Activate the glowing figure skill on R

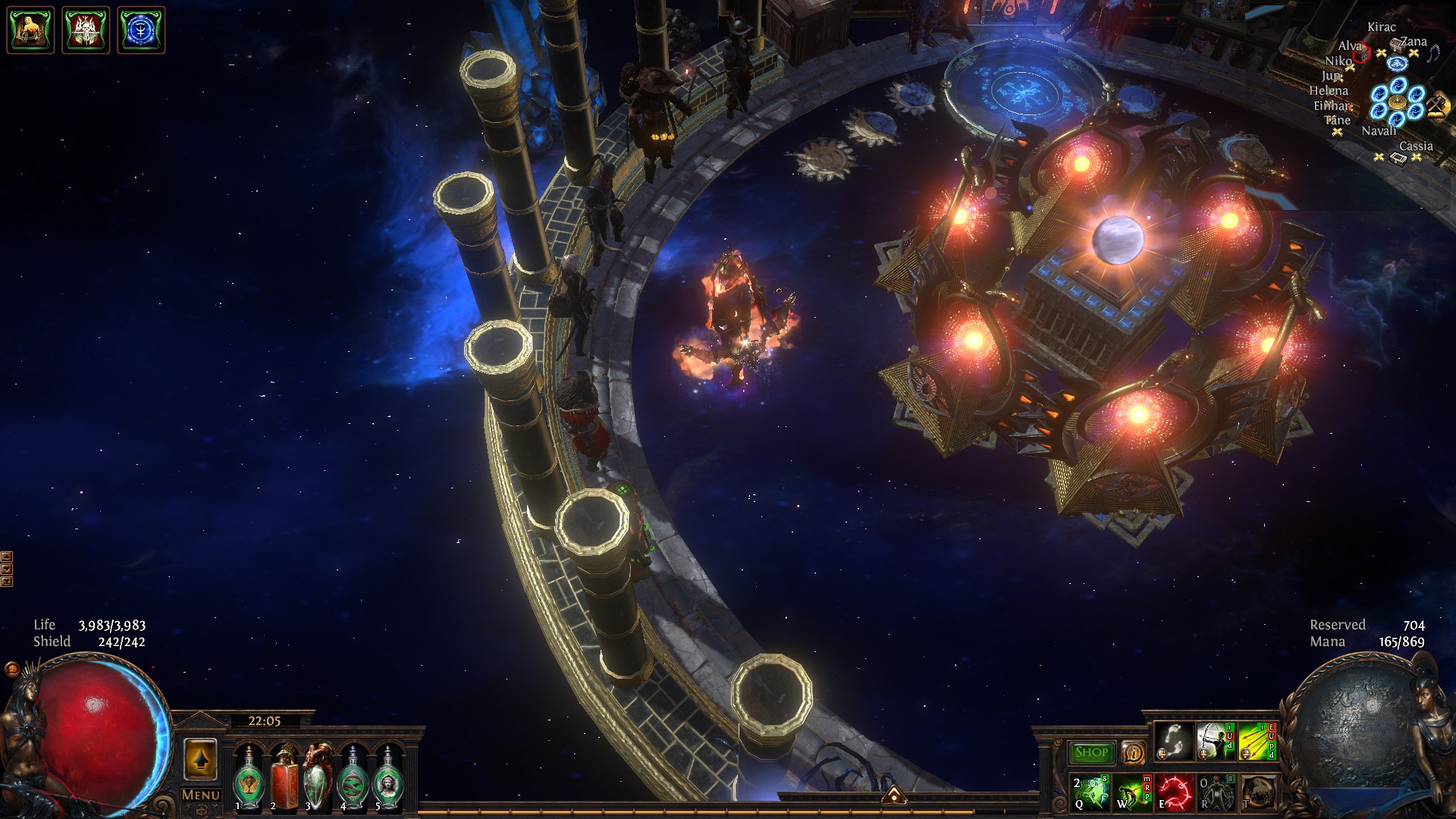(x=1216, y=792)
